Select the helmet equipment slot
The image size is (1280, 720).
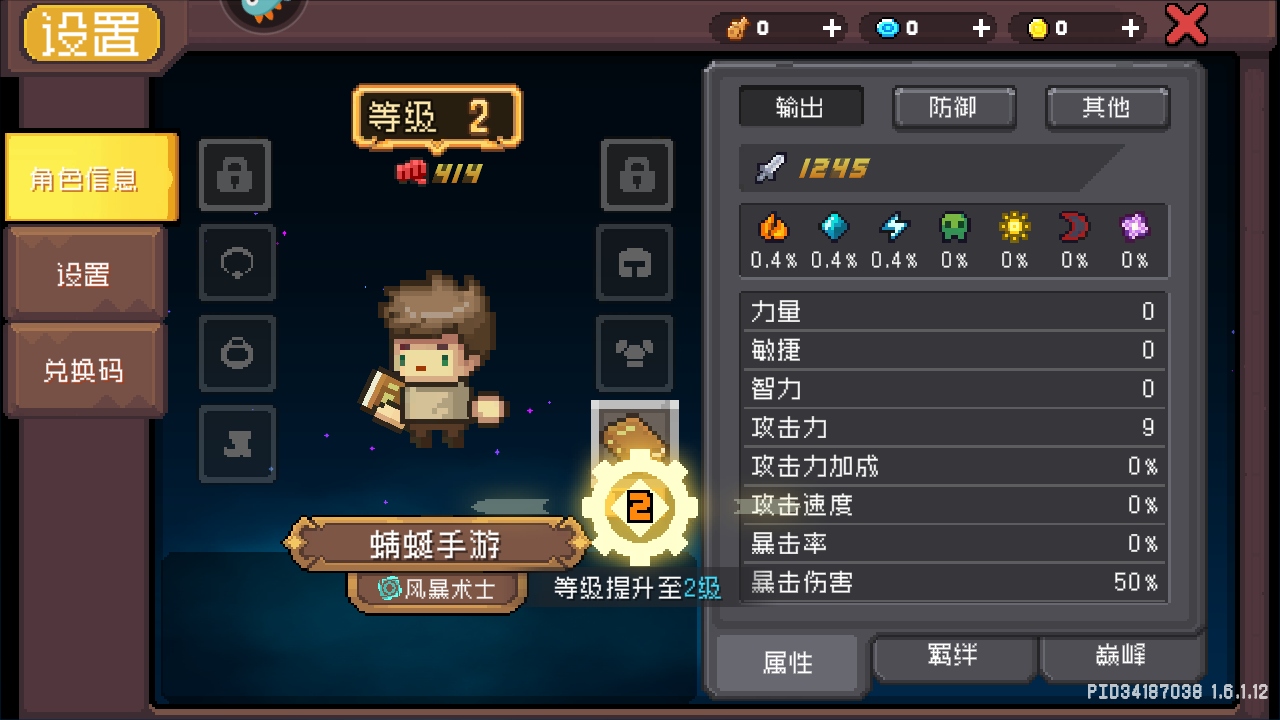pyautogui.click(x=635, y=264)
